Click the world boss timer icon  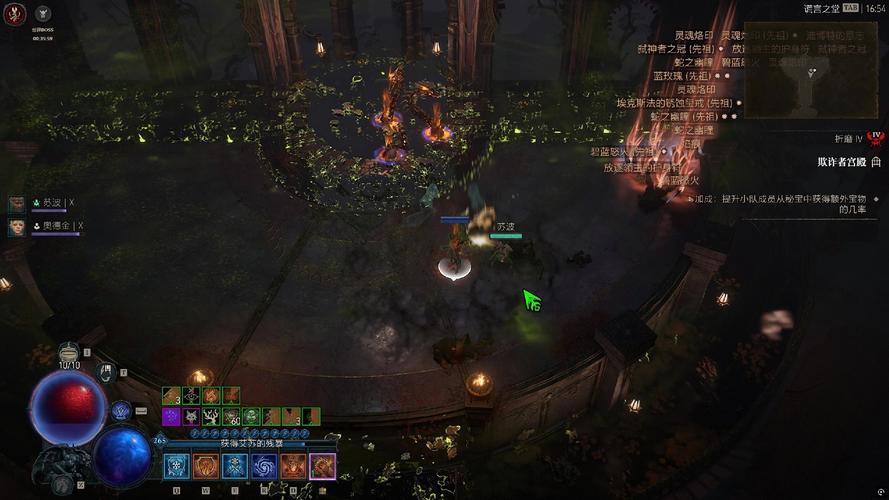coord(42,14)
